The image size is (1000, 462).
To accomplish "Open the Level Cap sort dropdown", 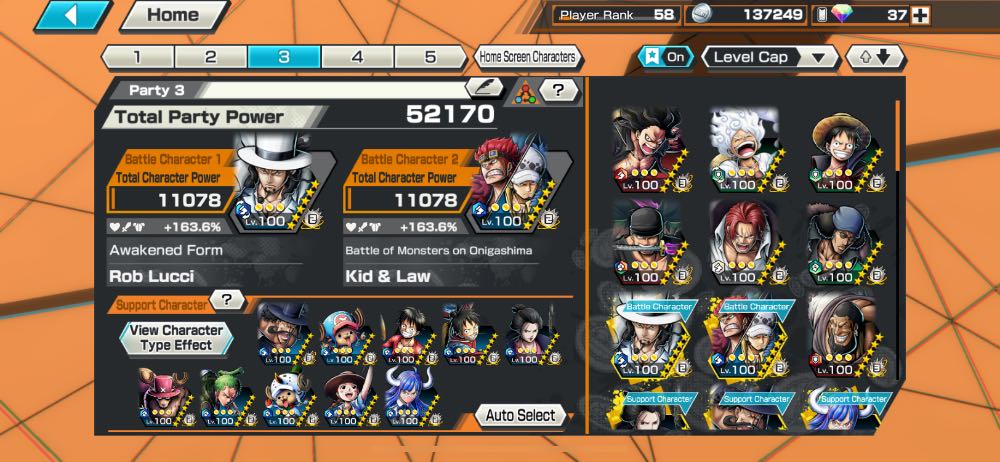I will pos(770,57).
